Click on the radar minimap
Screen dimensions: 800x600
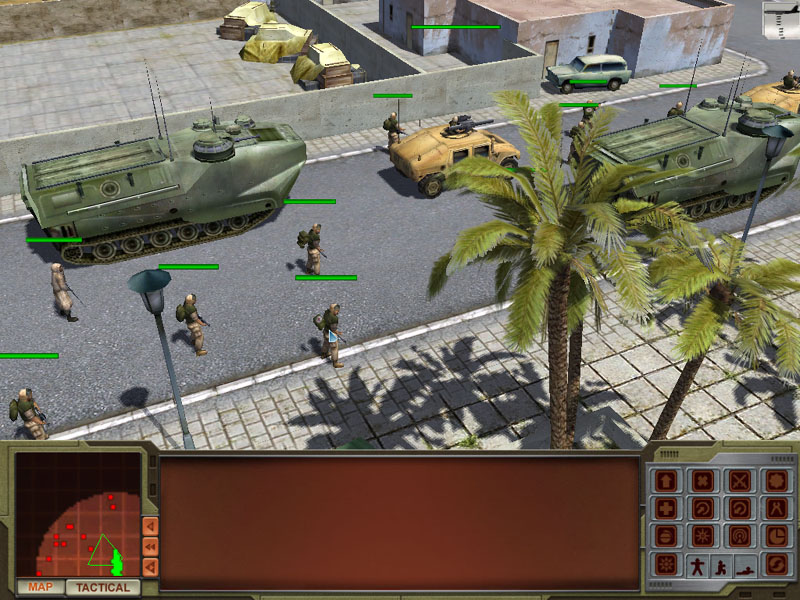(x=78, y=516)
